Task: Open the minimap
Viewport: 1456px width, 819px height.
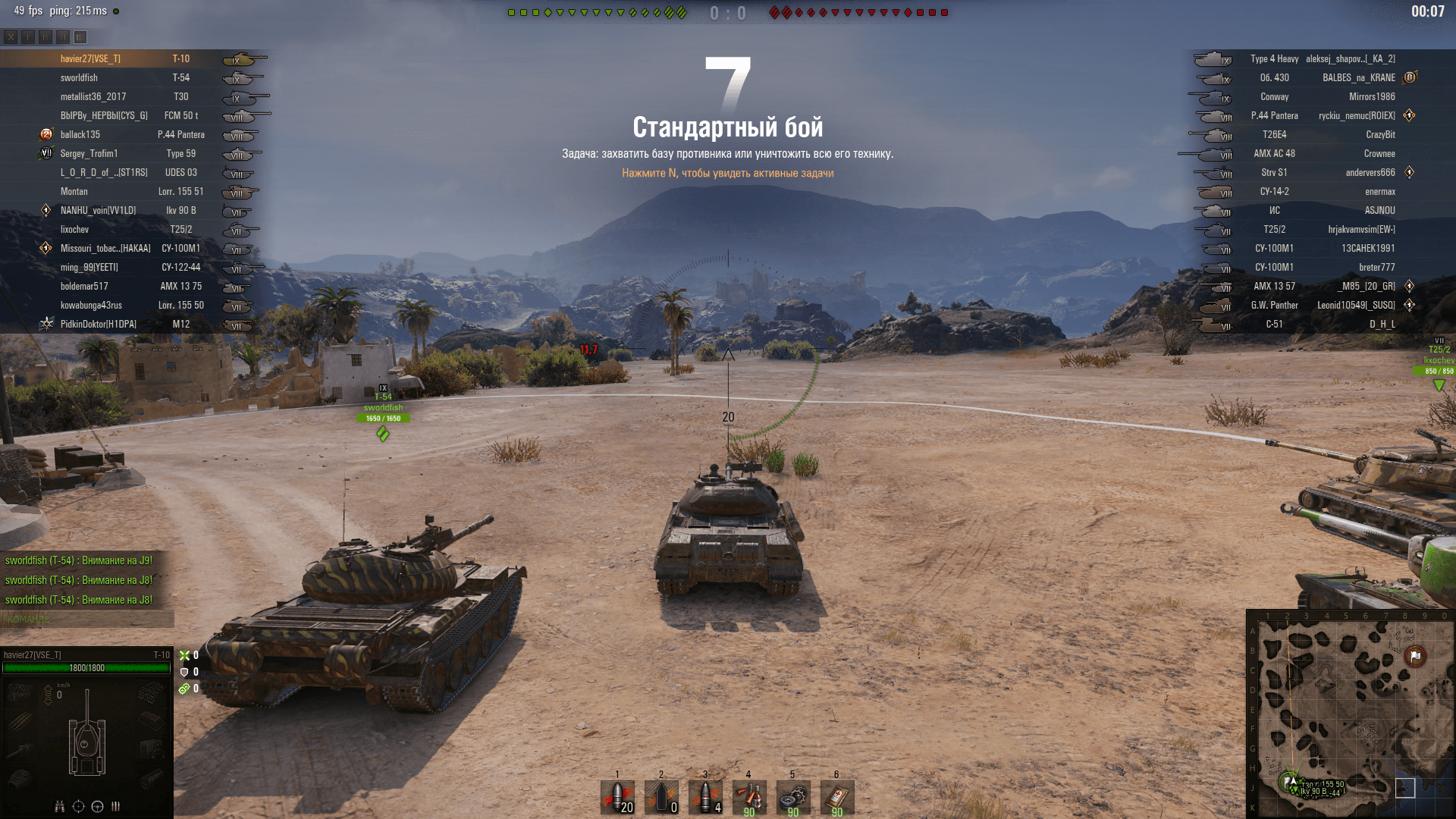Action: (1350, 713)
